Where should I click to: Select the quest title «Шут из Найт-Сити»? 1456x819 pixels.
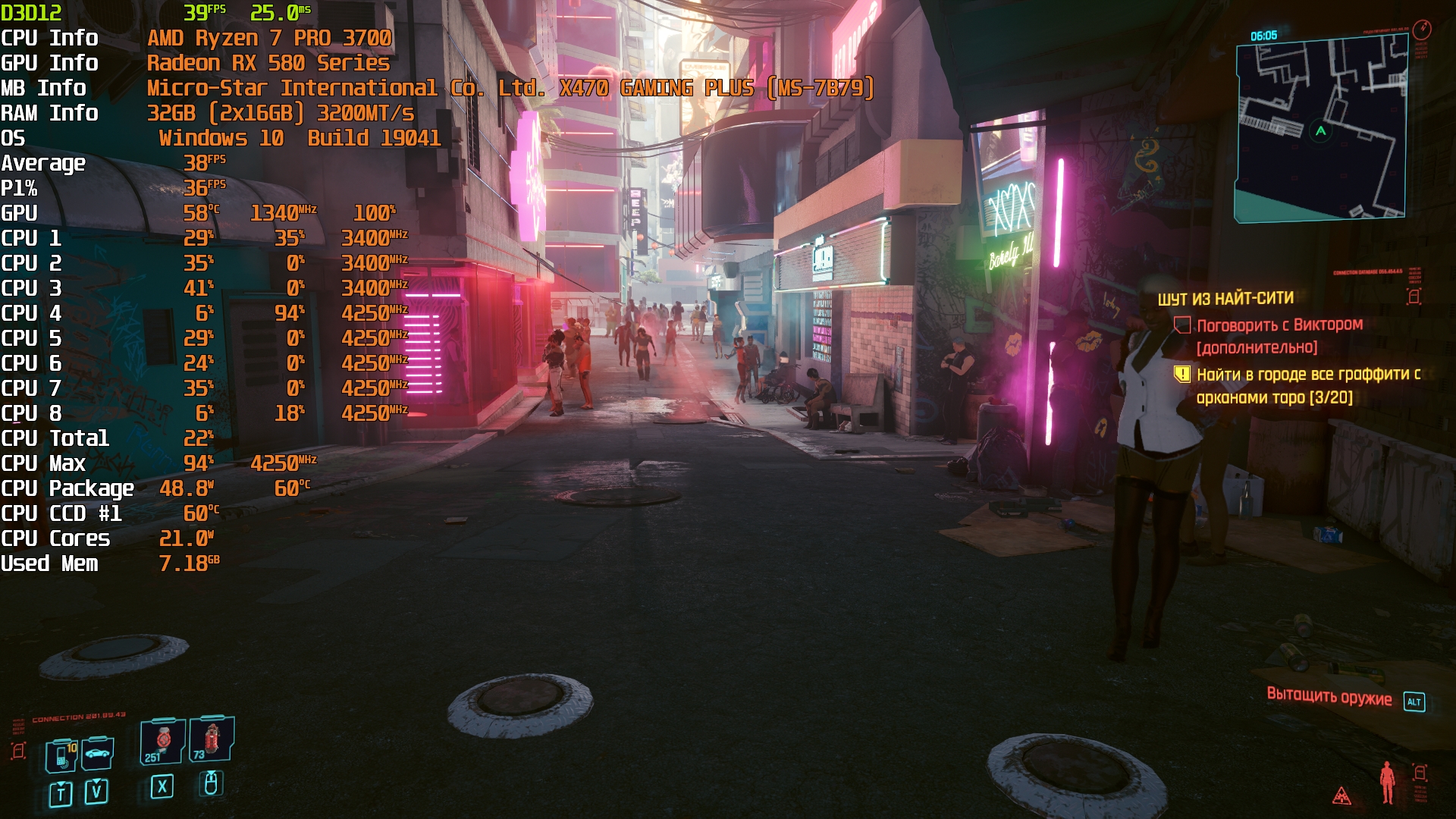tap(1225, 299)
